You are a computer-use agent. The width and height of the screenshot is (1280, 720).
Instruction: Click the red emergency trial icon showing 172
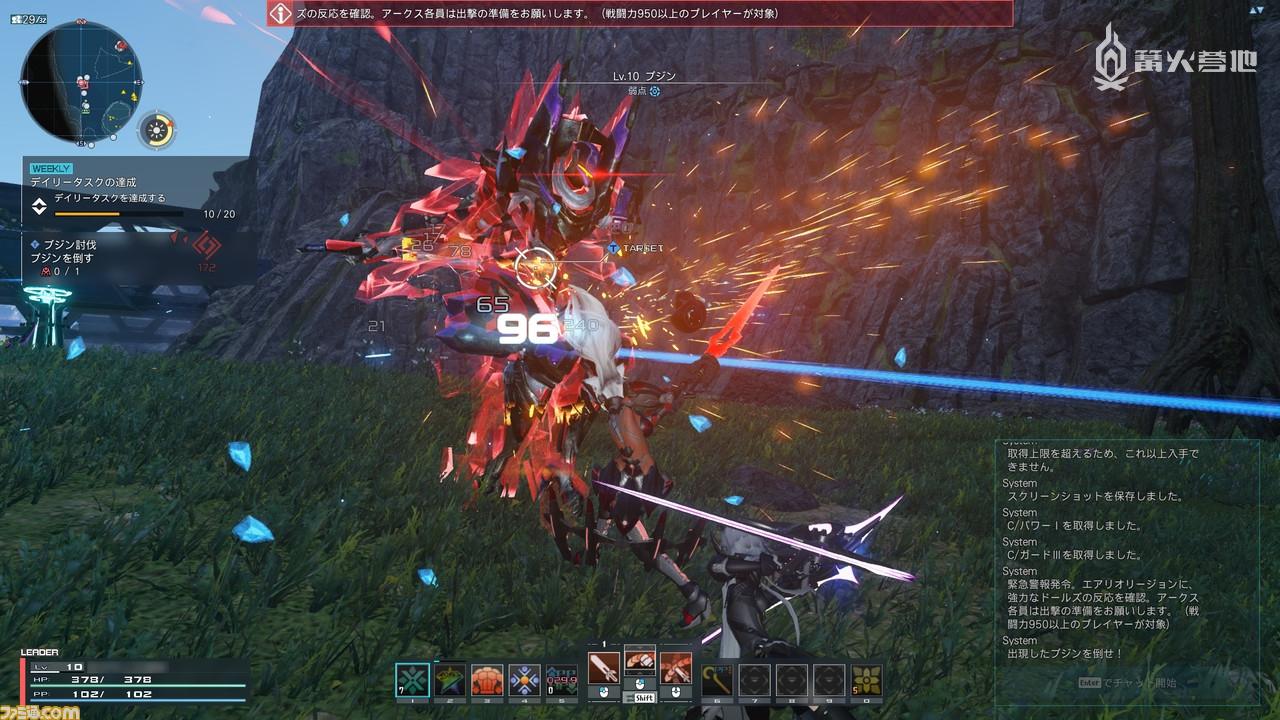(207, 247)
